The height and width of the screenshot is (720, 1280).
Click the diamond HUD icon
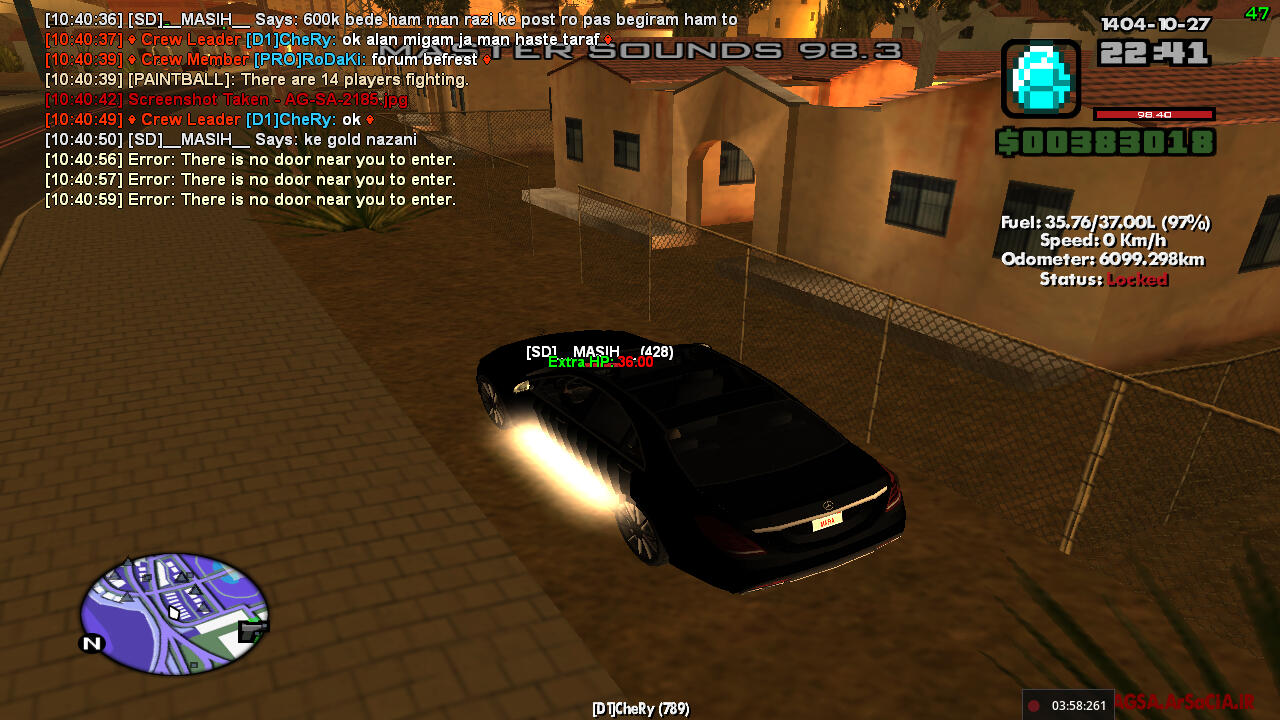pos(1040,75)
